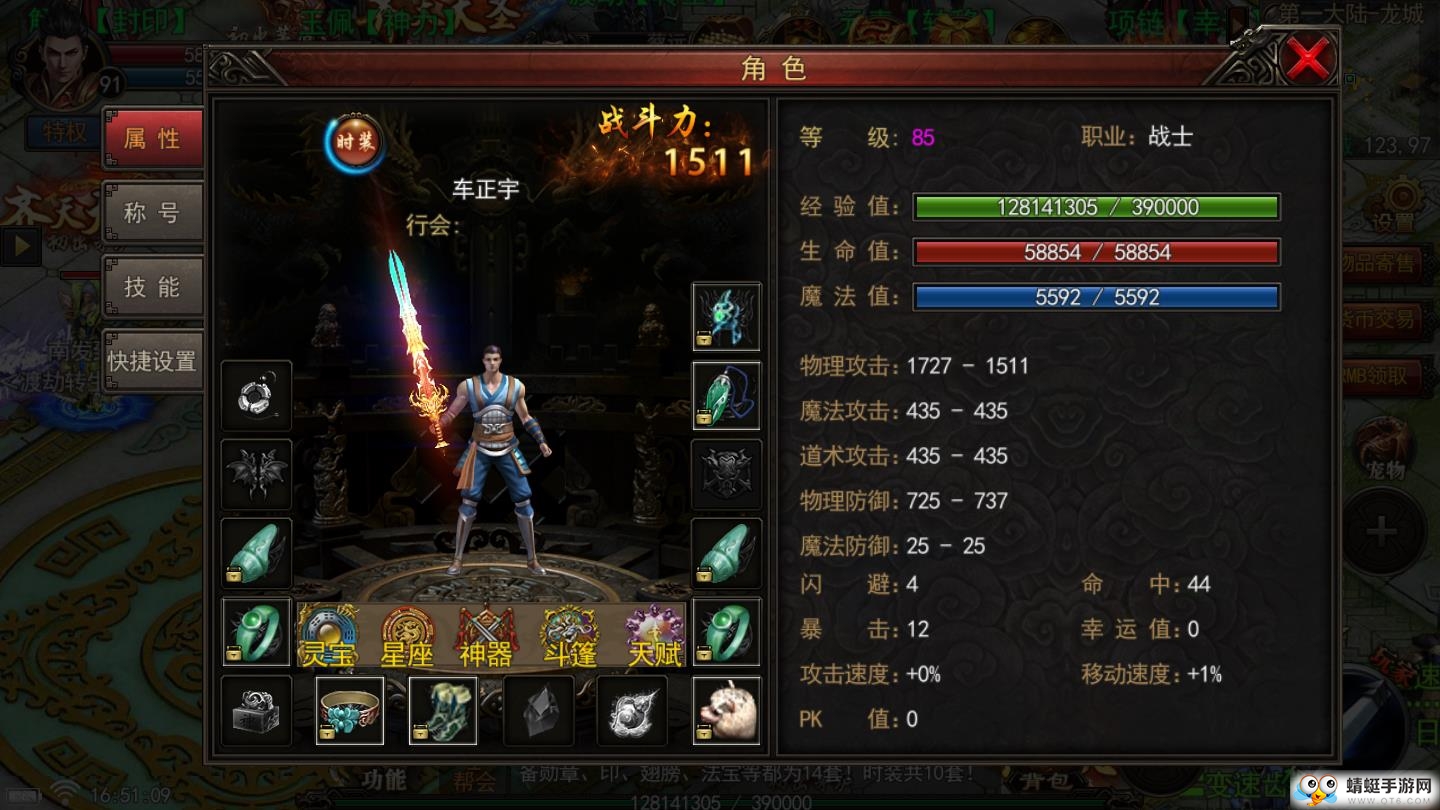Switch to the 称号 tab
The image size is (1440, 810).
click(153, 211)
